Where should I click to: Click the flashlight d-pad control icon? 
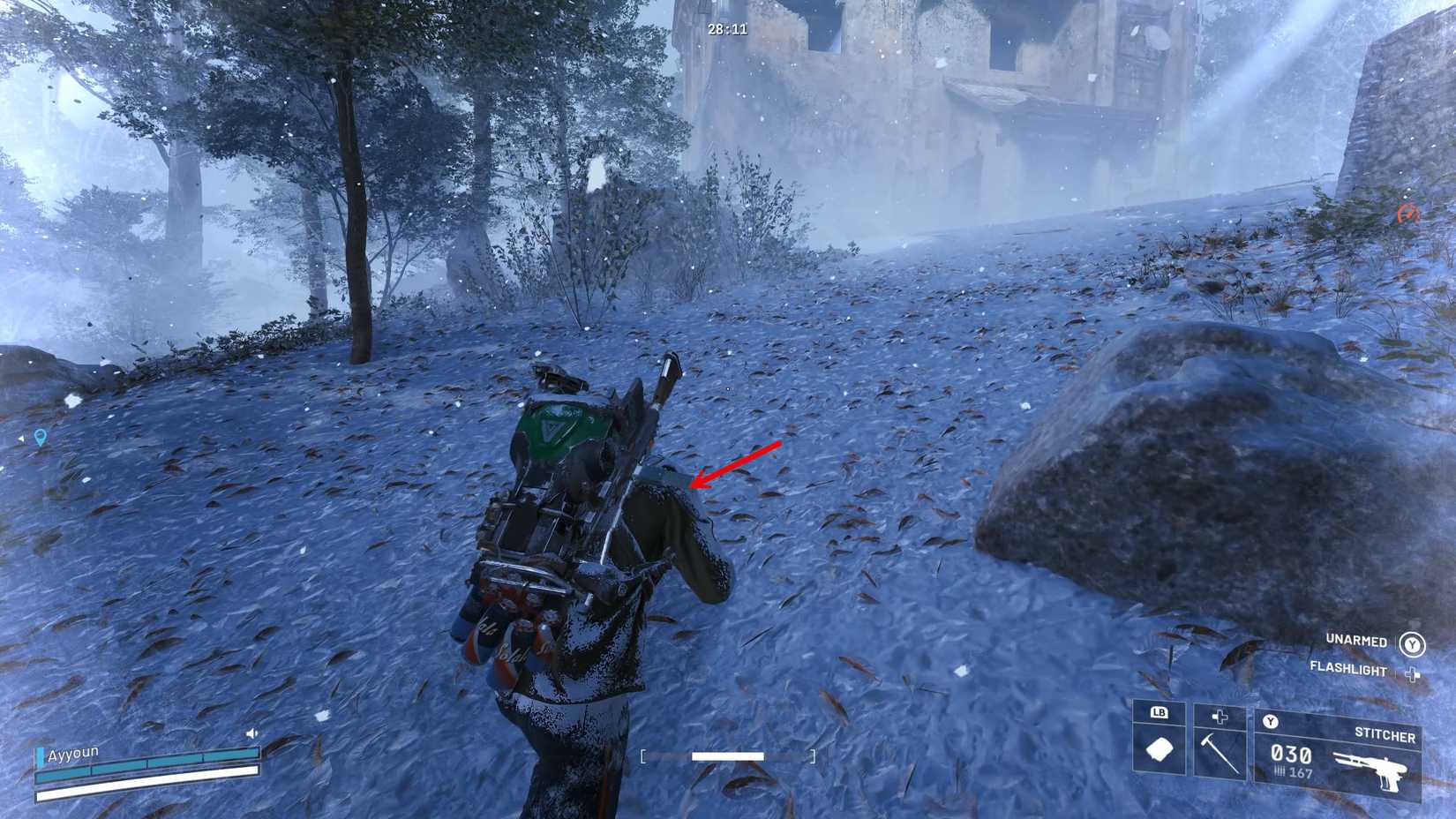click(x=1411, y=673)
